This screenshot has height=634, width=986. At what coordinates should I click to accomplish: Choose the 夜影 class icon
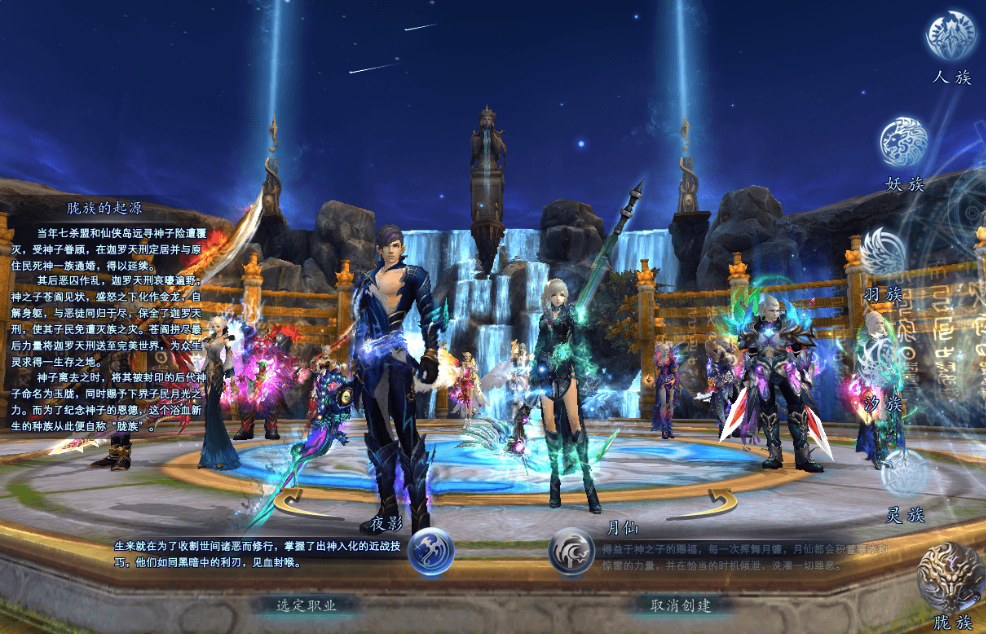click(430, 550)
